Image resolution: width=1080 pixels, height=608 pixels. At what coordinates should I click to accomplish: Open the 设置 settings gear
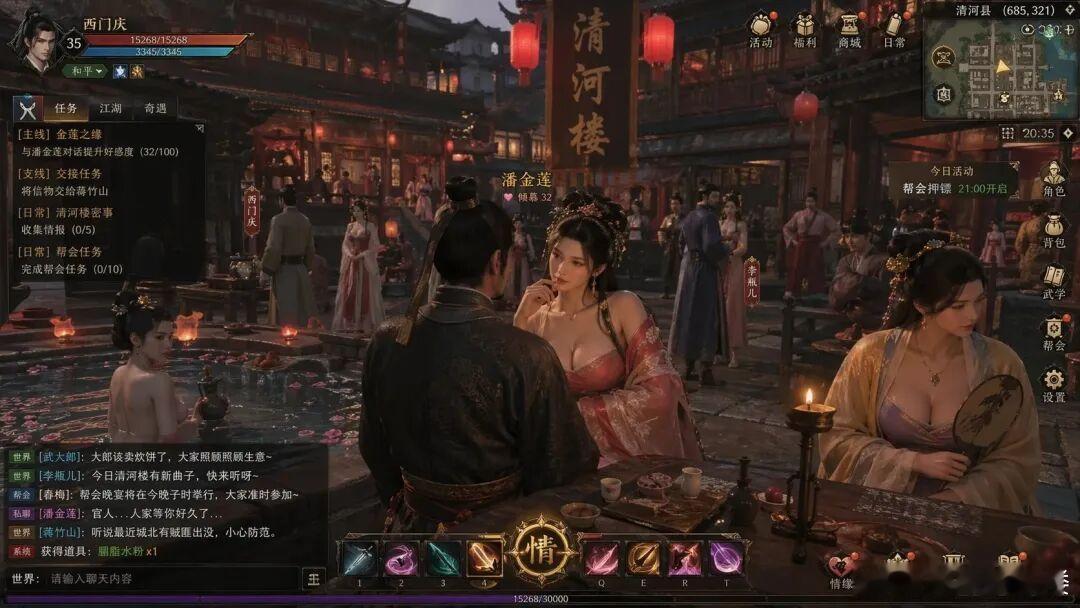pos(1053,384)
